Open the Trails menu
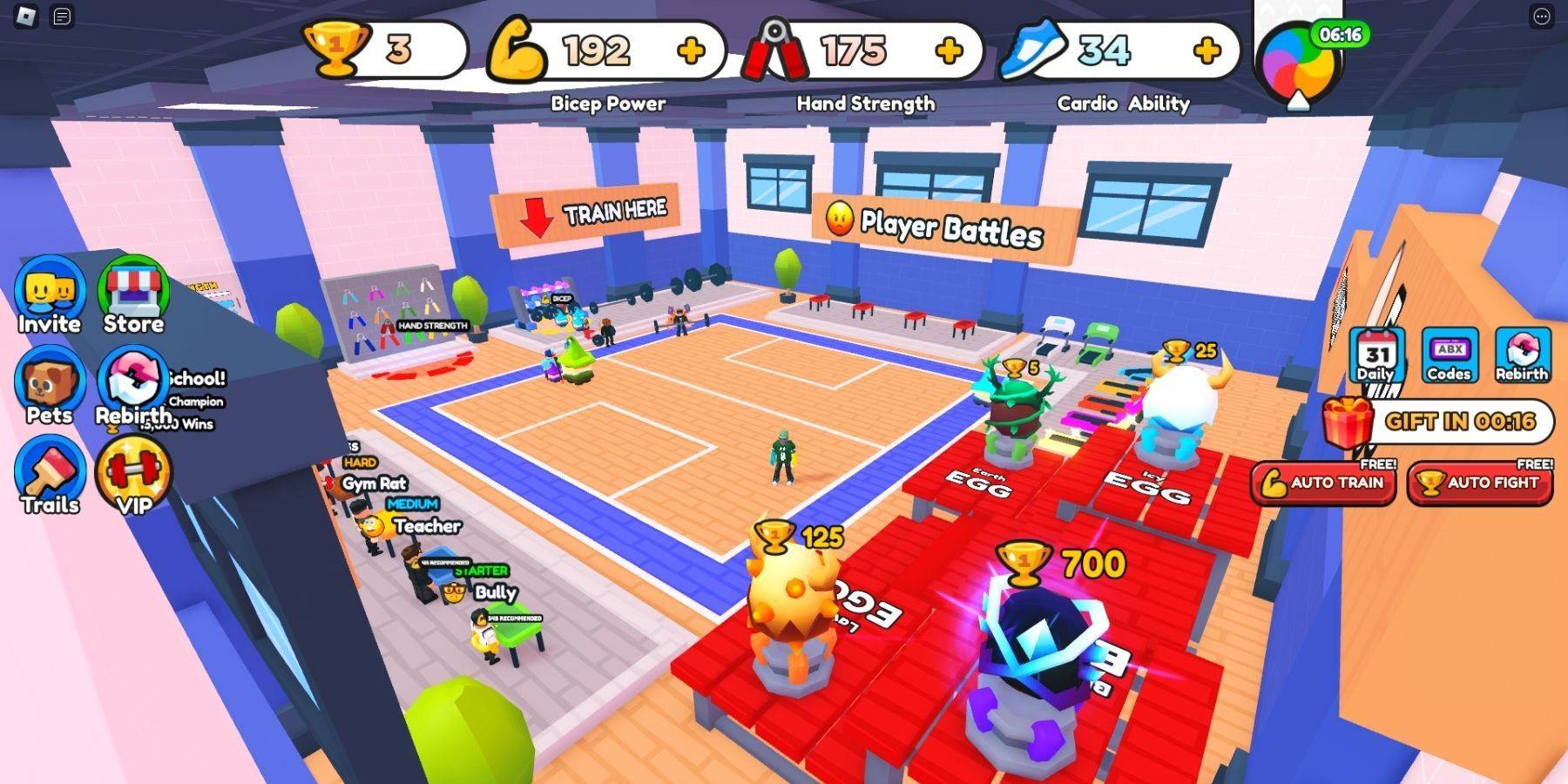1568x784 pixels. tap(51, 473)
